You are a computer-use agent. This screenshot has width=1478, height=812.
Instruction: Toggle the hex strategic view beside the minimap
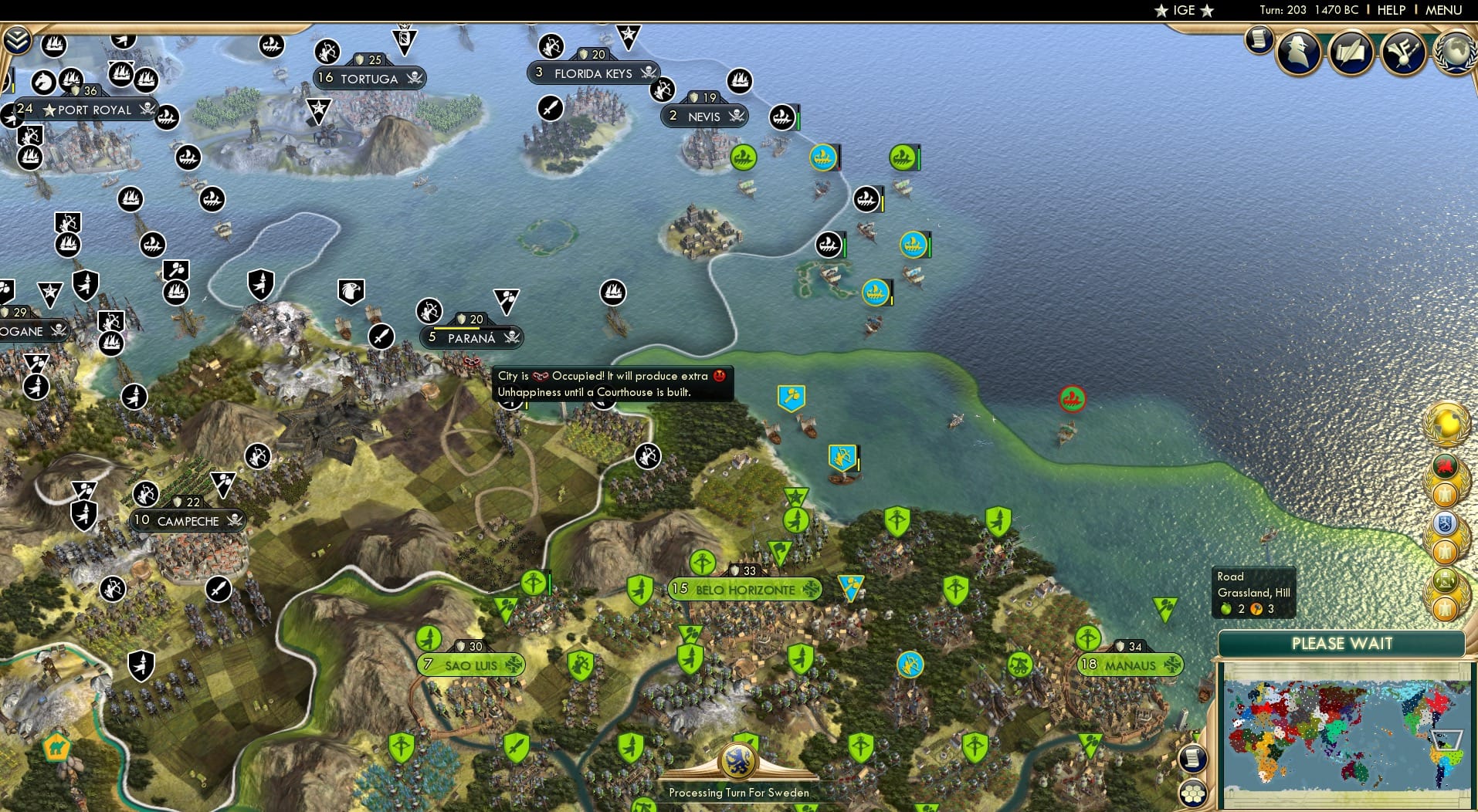(x=1195, y=792)
